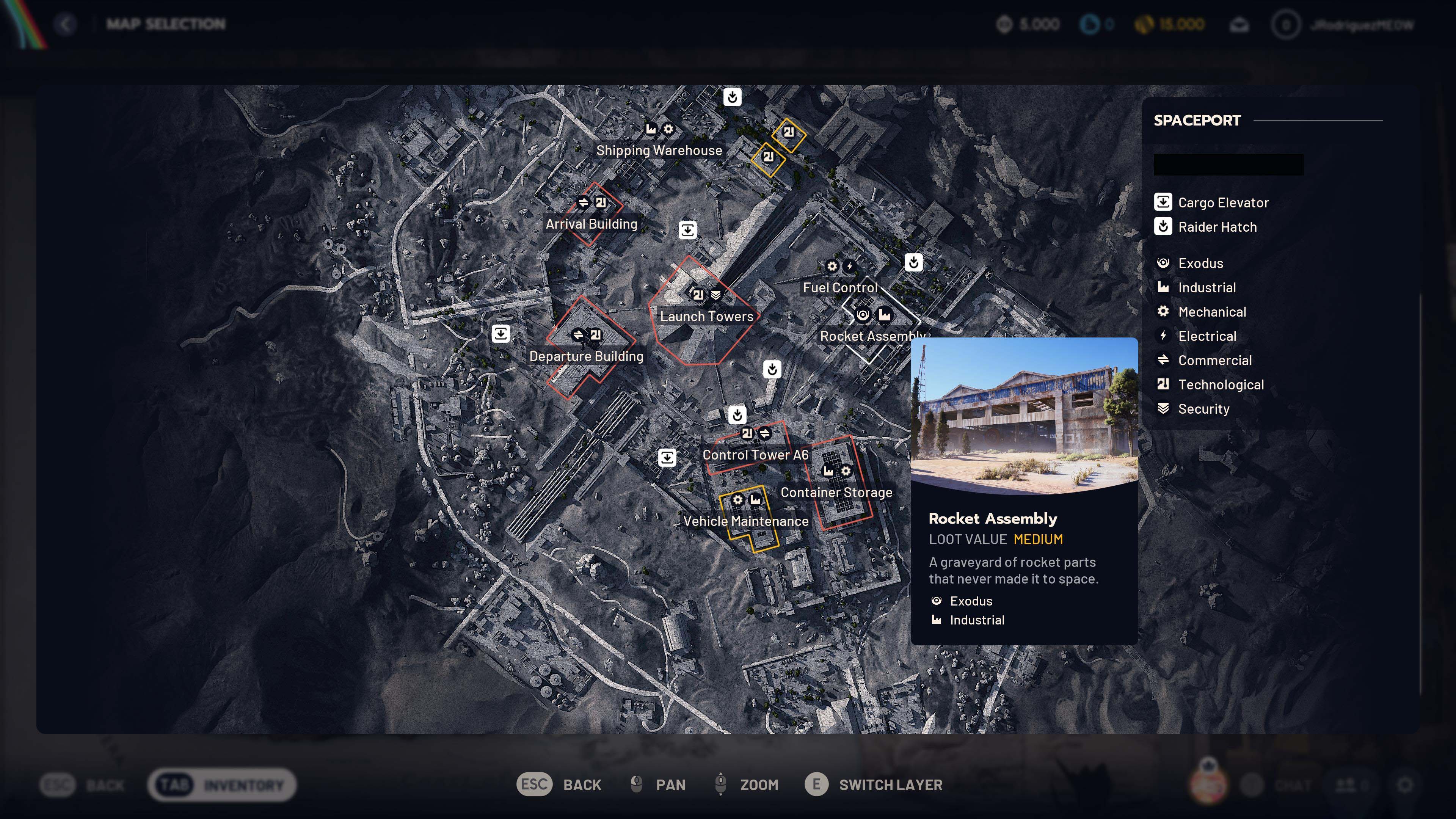The width and height of the screenshot is (1456, 819).
Task: Click the Technological icon in the Spaceport legend
Action: tap(1163, 384)
